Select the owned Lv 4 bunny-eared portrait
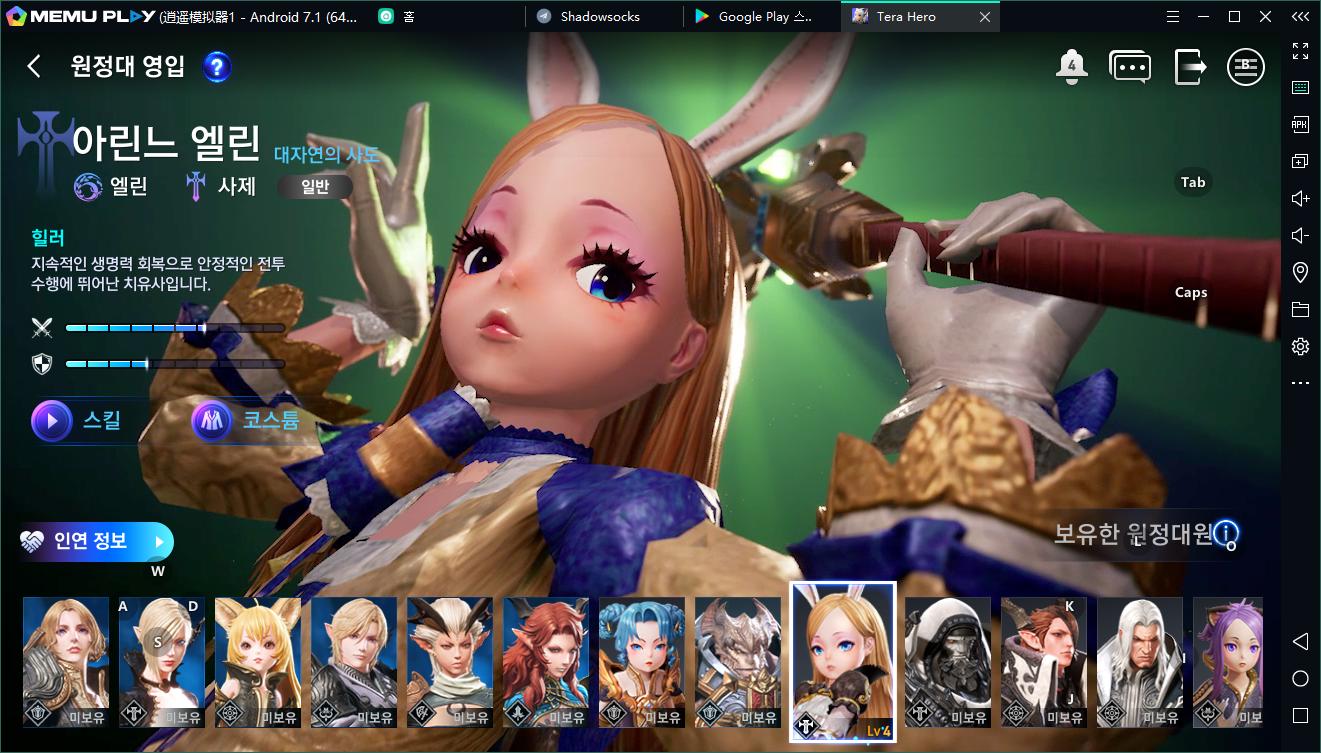The height and width of the screenshot is (753, 1321). tap(843, 662)
